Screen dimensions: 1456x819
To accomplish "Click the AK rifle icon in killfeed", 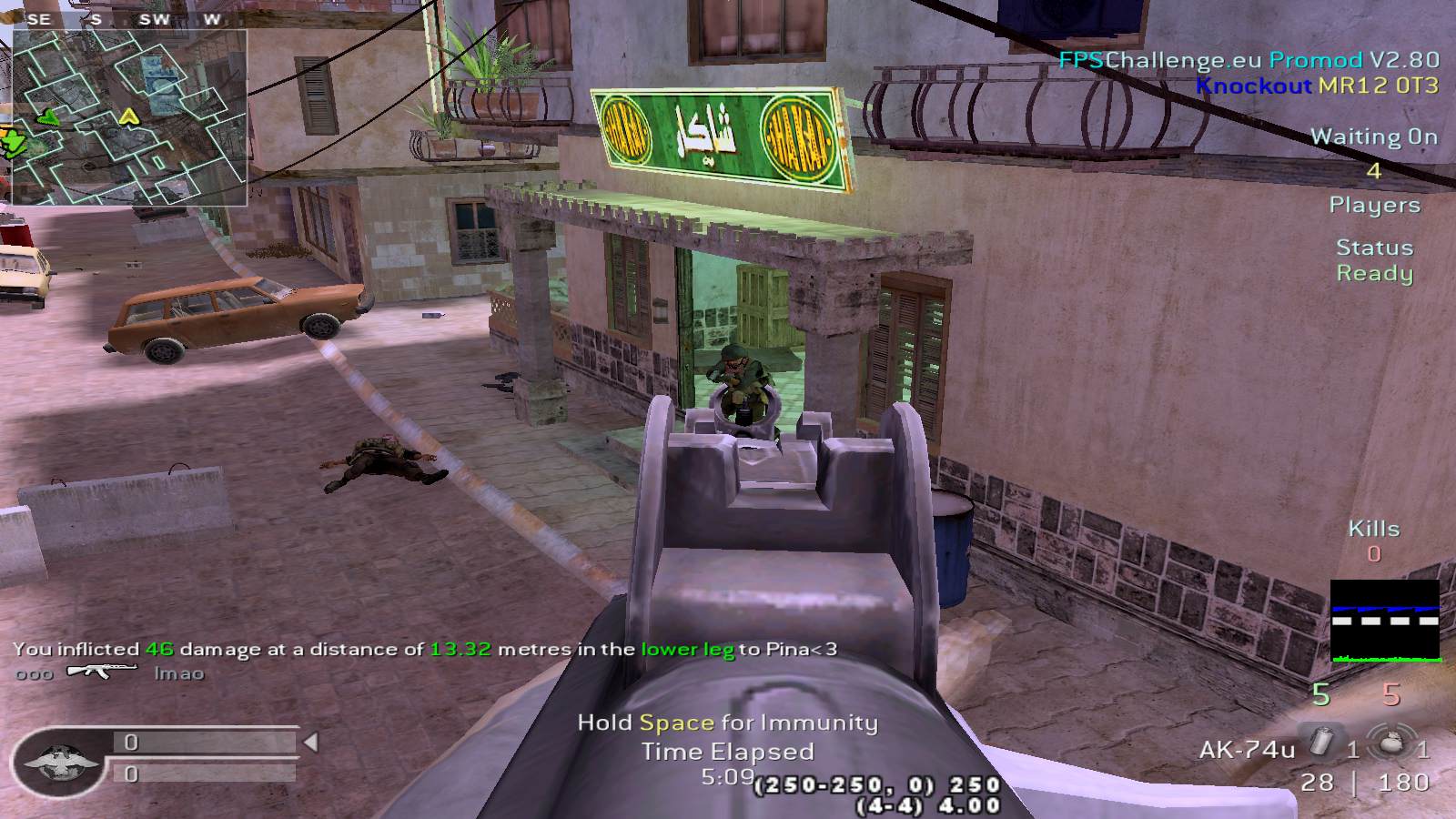I will click(102, 672).
